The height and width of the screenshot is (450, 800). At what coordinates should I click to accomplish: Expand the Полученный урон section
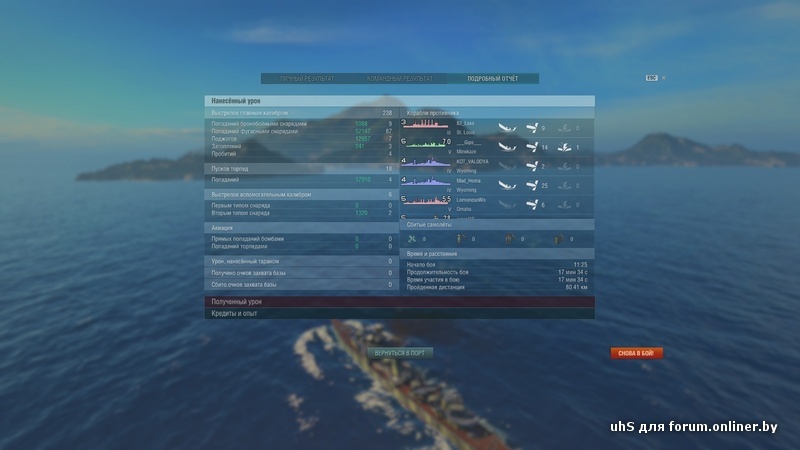[400, 301]
